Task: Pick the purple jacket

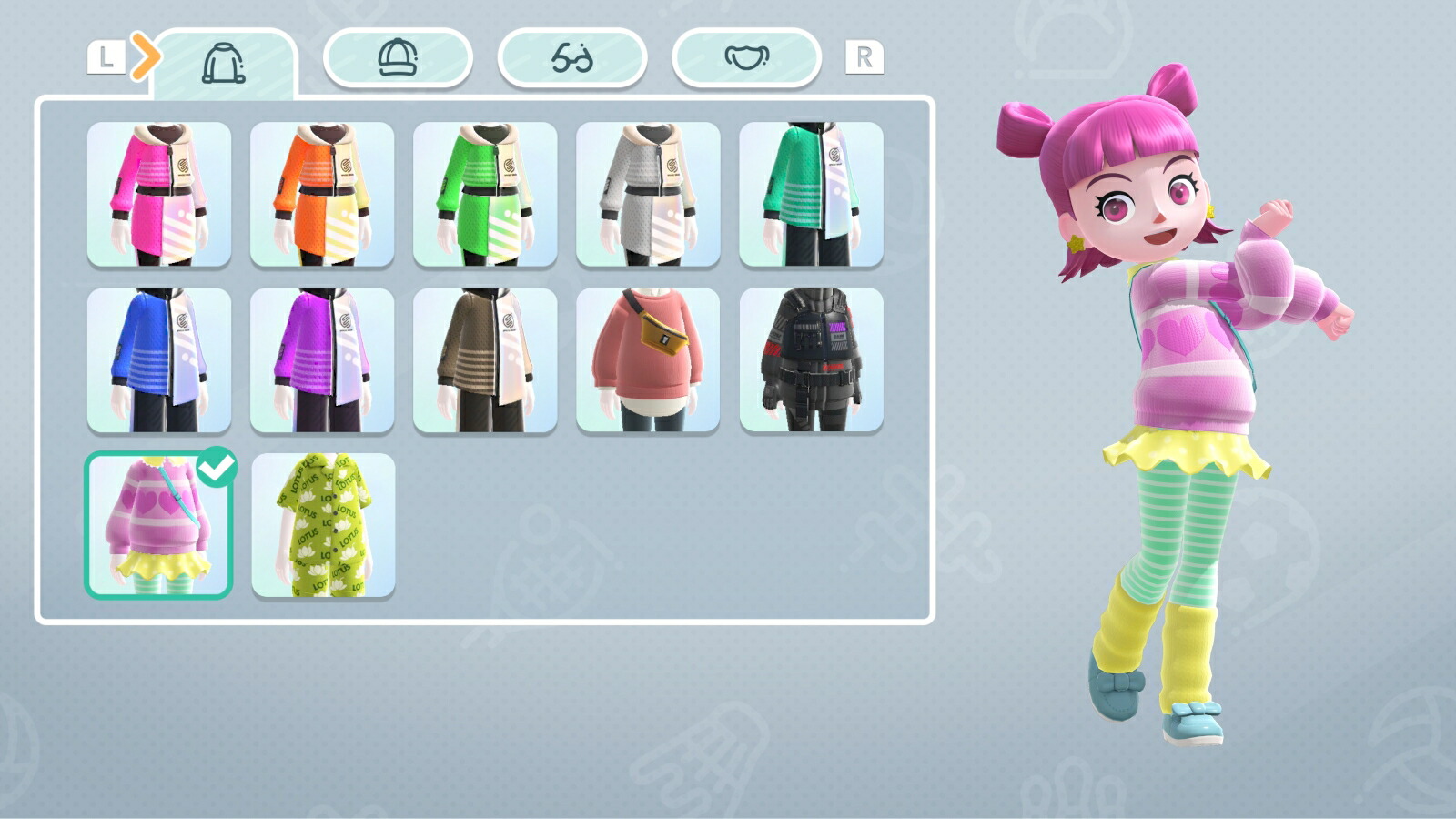Action: (326, 358)
